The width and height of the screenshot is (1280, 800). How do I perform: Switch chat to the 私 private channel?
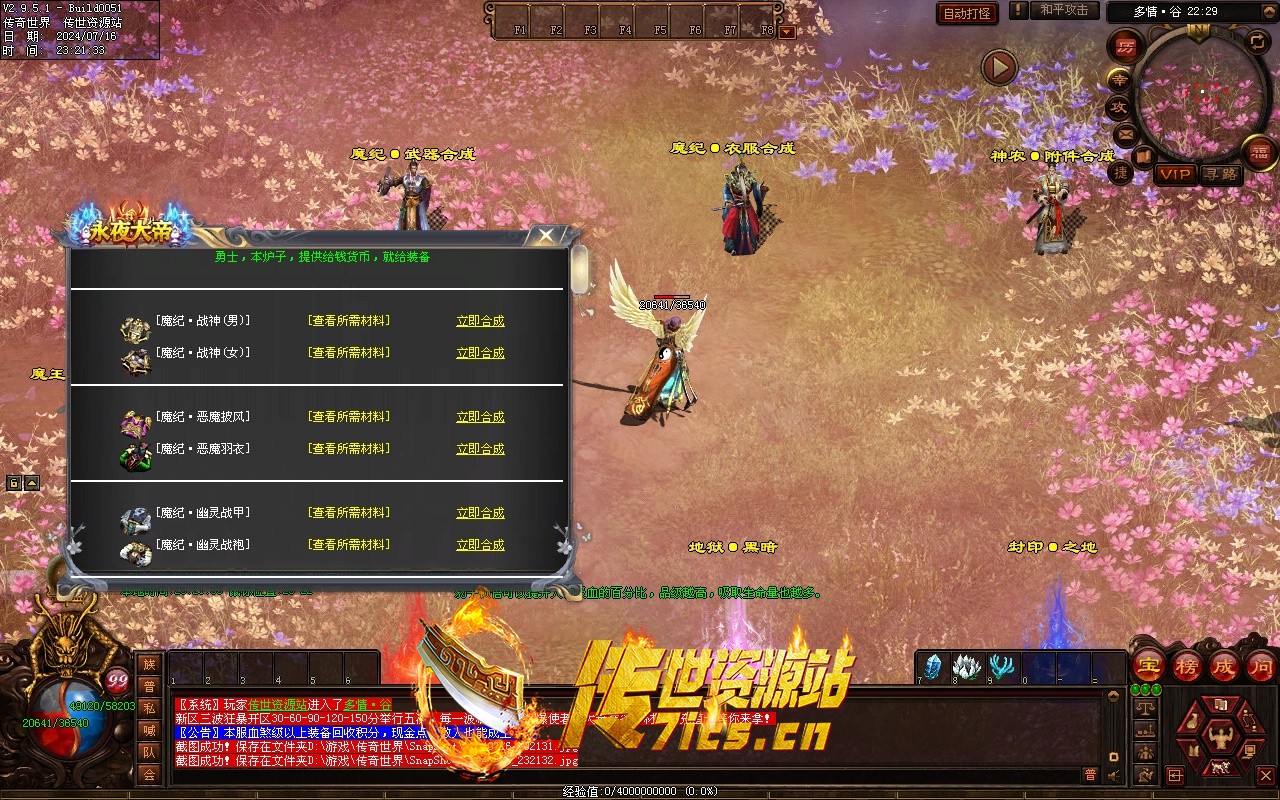pyautogui.click(x=149, y=708)
